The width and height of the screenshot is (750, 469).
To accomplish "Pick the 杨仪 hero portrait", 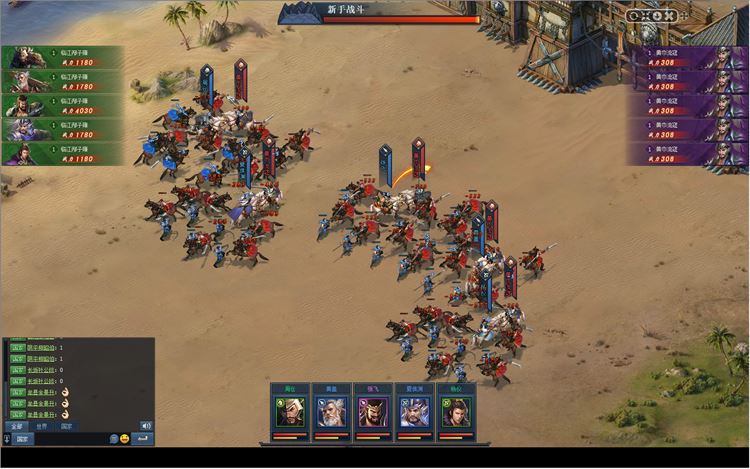I will click(x=456, y=412).
